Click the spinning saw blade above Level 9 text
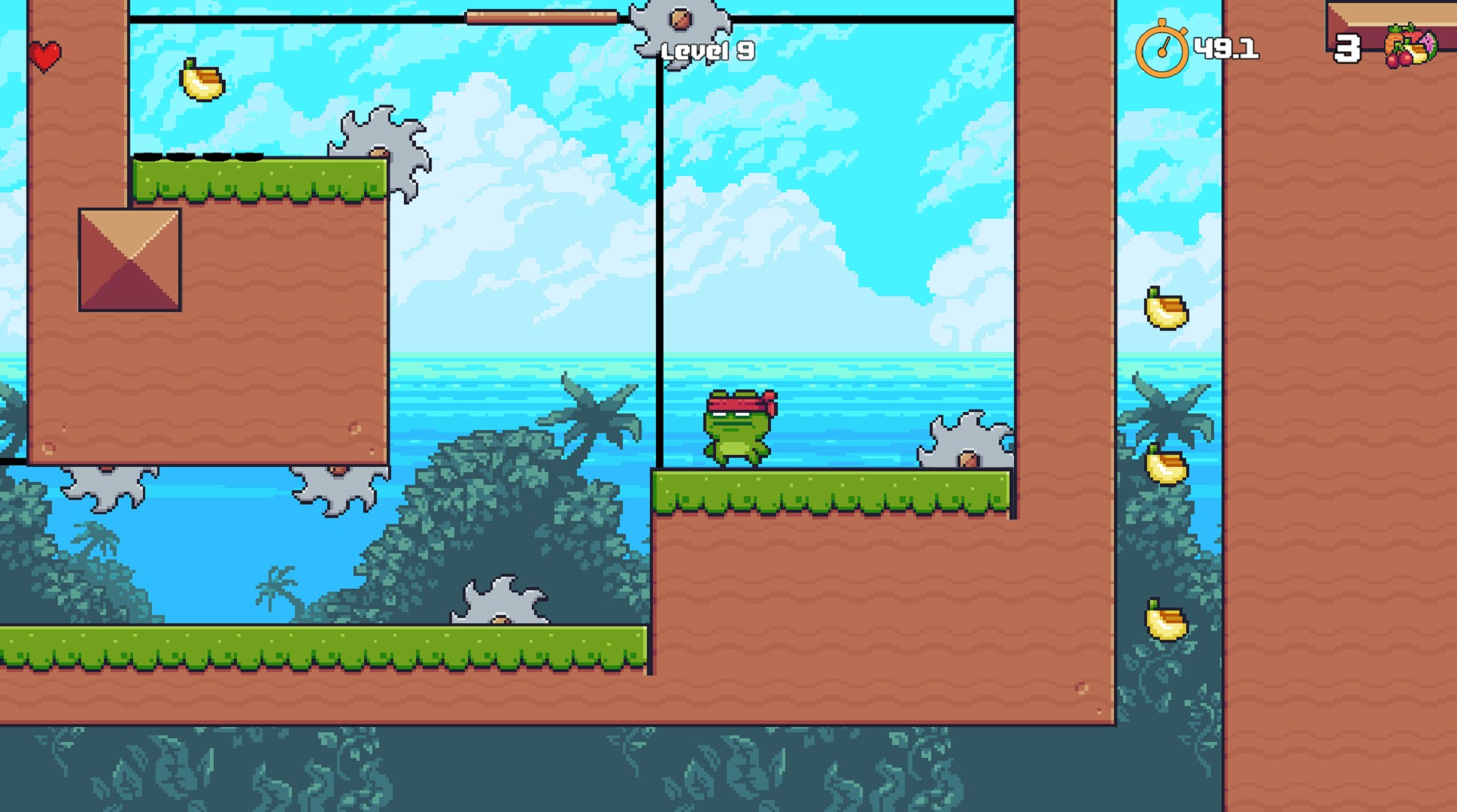 tap(681, 22)
